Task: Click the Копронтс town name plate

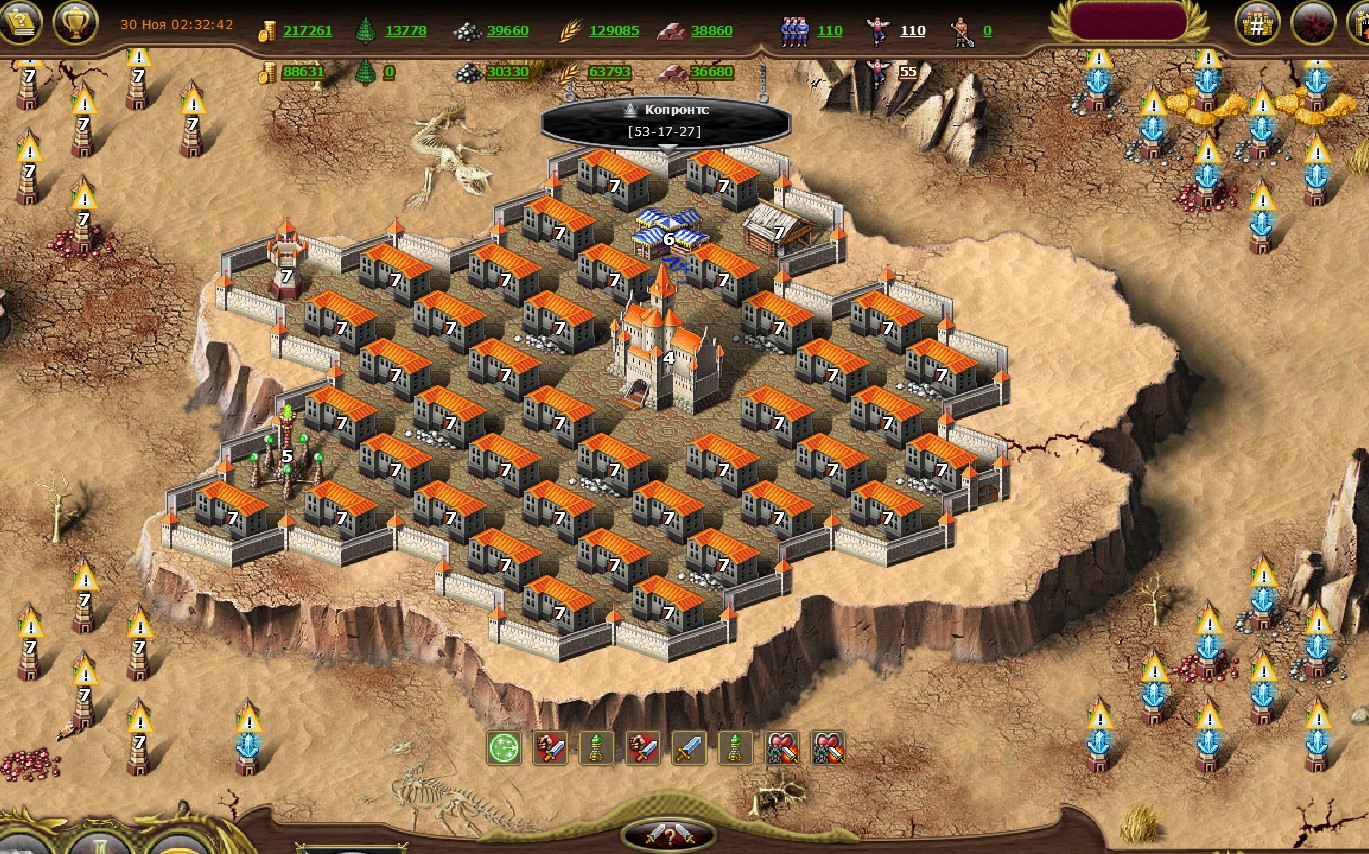Action: coord(665,120)
